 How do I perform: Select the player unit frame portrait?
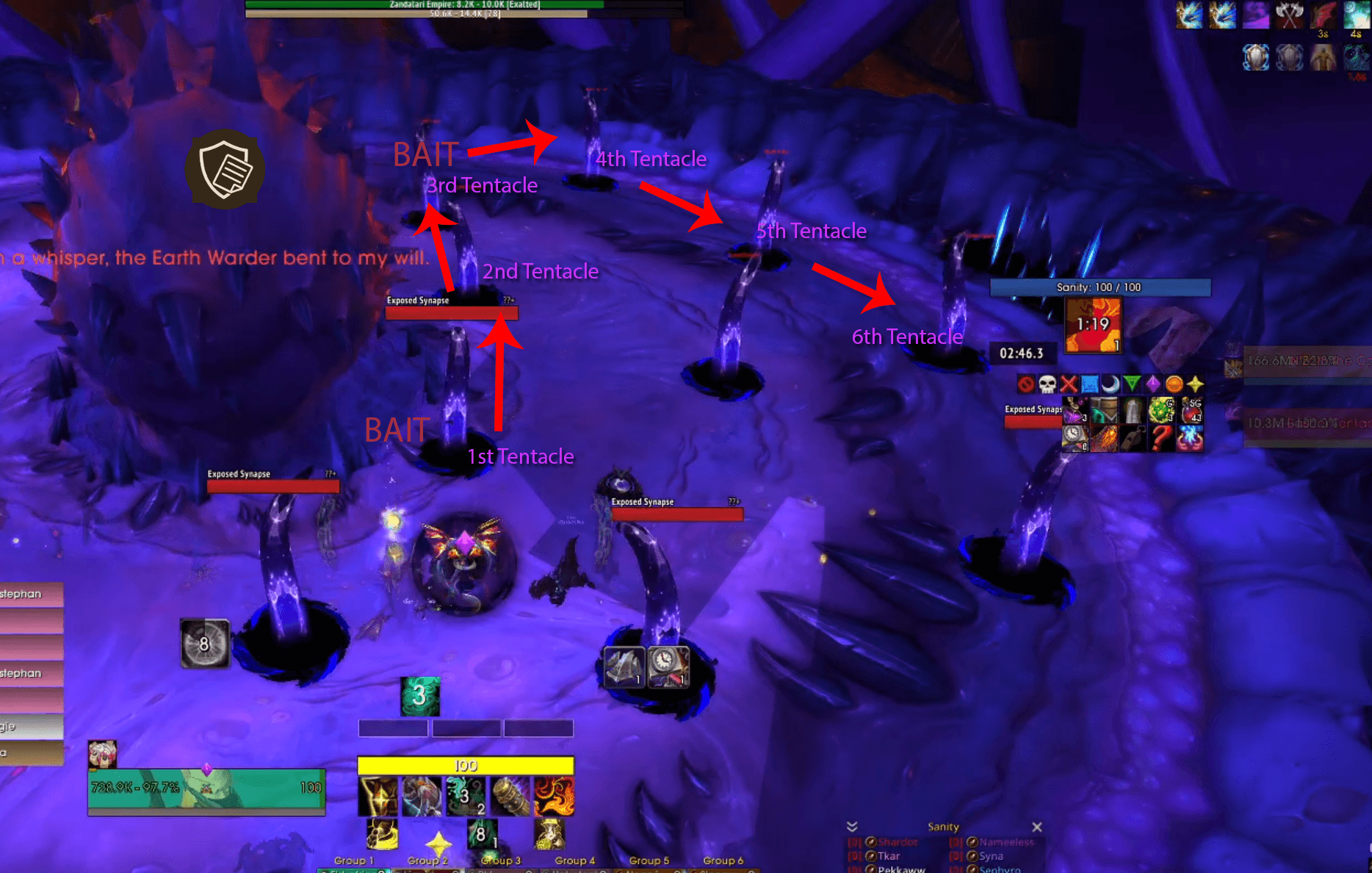[102, 754]
